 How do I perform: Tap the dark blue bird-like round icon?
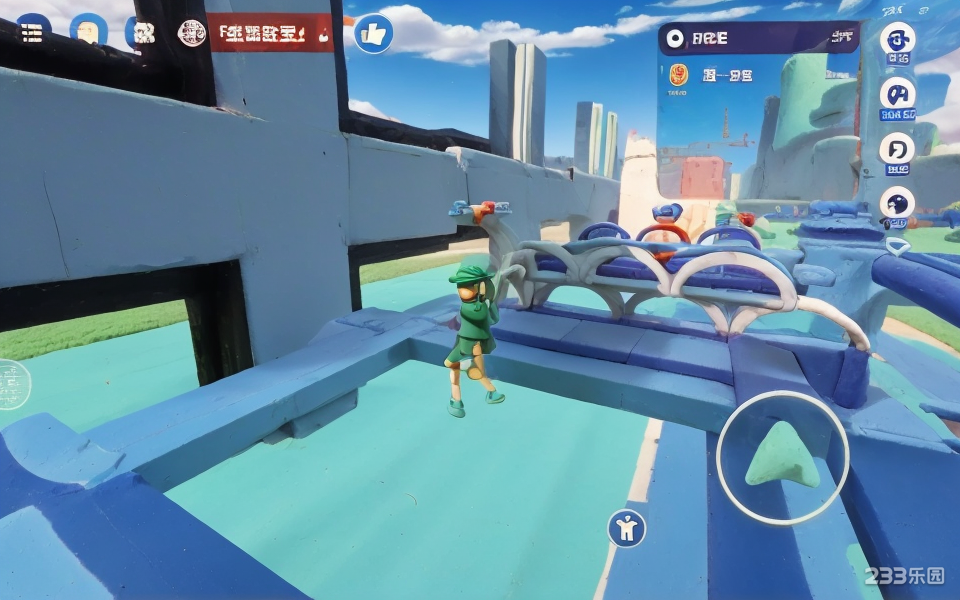tap(897, 204)
